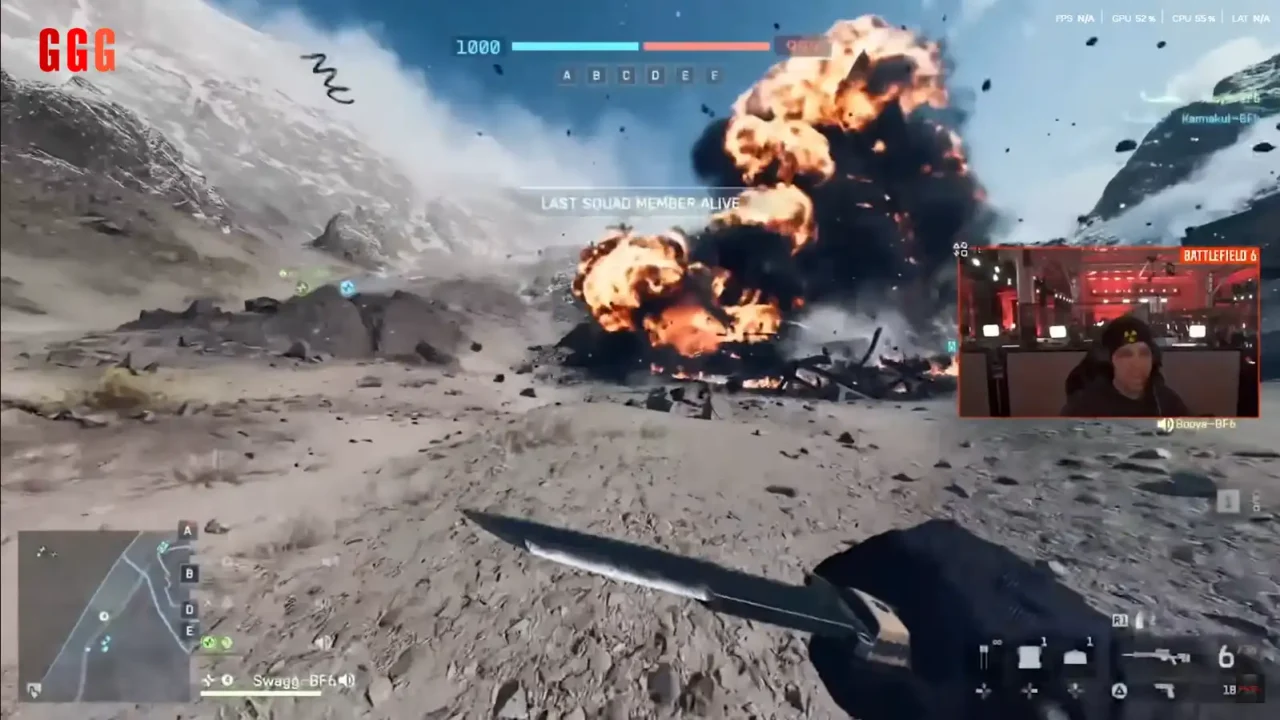The height and width of the screenshot is (720, 1280).
Task: Click the R1 button prompt above the loadout
Action: coord(1120,622)
